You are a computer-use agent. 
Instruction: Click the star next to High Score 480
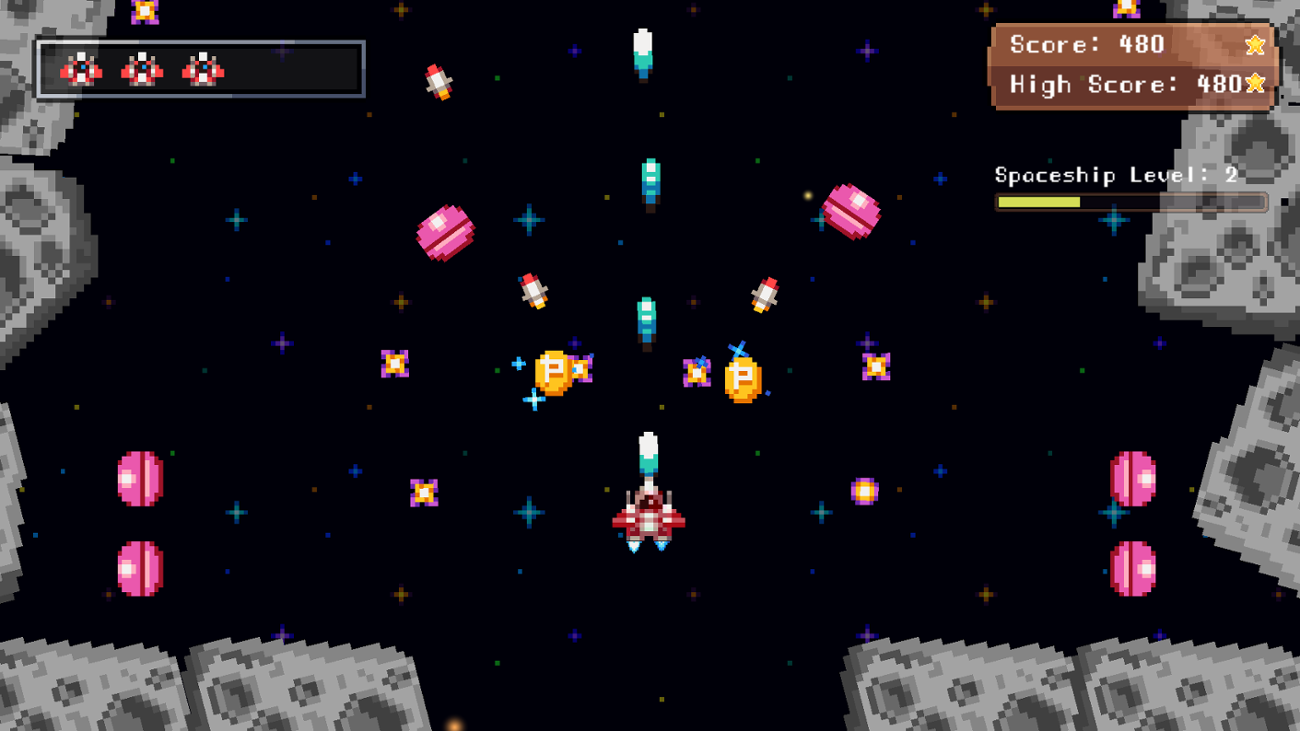[1253, 85]
